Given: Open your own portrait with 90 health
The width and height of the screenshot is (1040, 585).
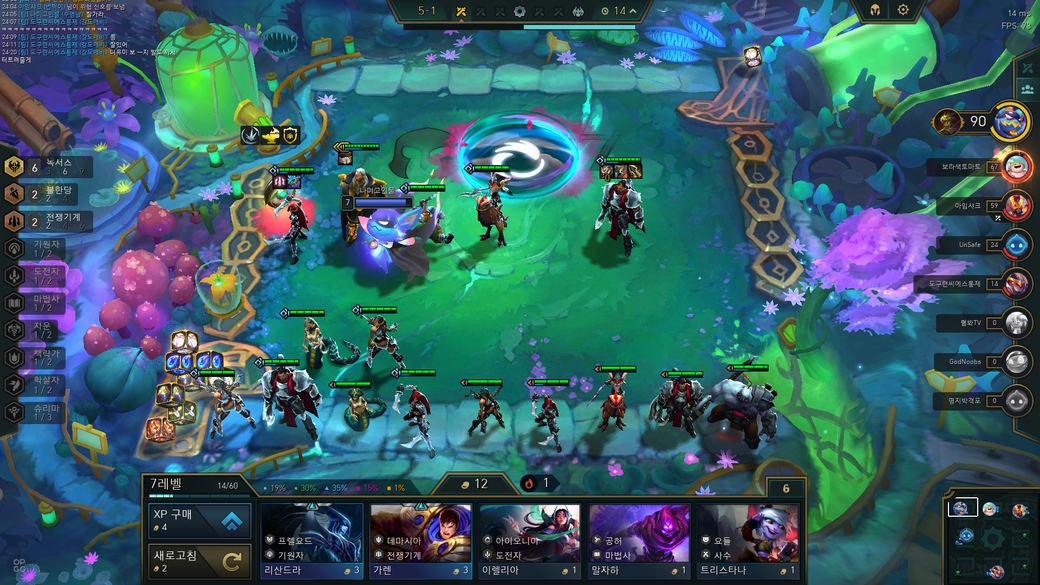Looking at the screenshot, I should click(x=1011, y=122).
